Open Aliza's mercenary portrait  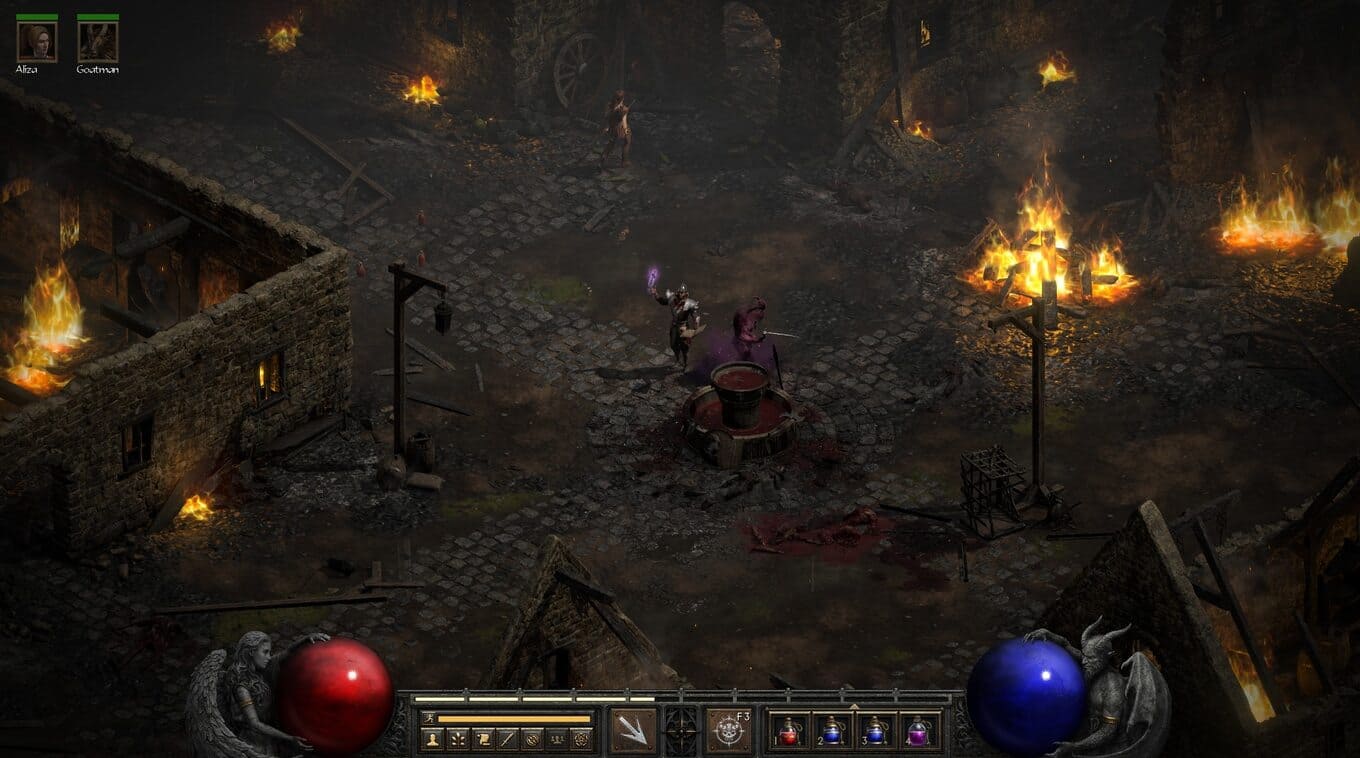[37, 42]
